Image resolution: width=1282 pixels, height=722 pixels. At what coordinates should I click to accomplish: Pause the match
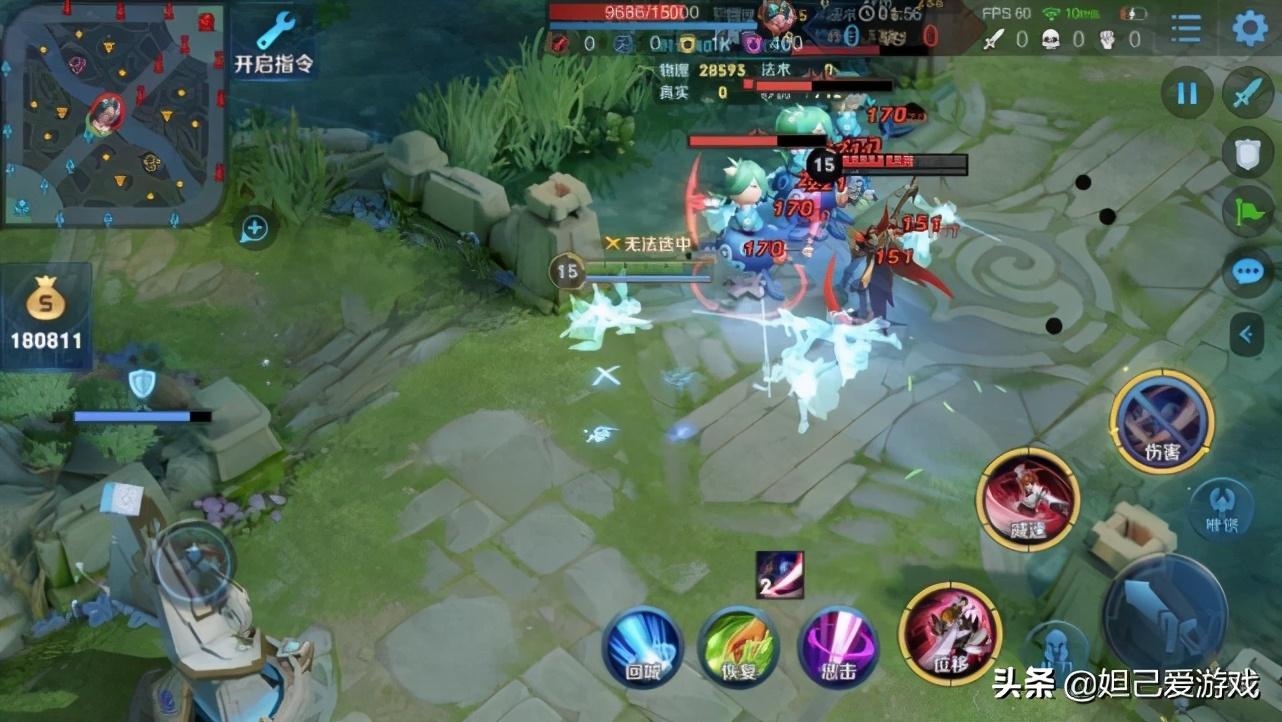click(1186, 94)
